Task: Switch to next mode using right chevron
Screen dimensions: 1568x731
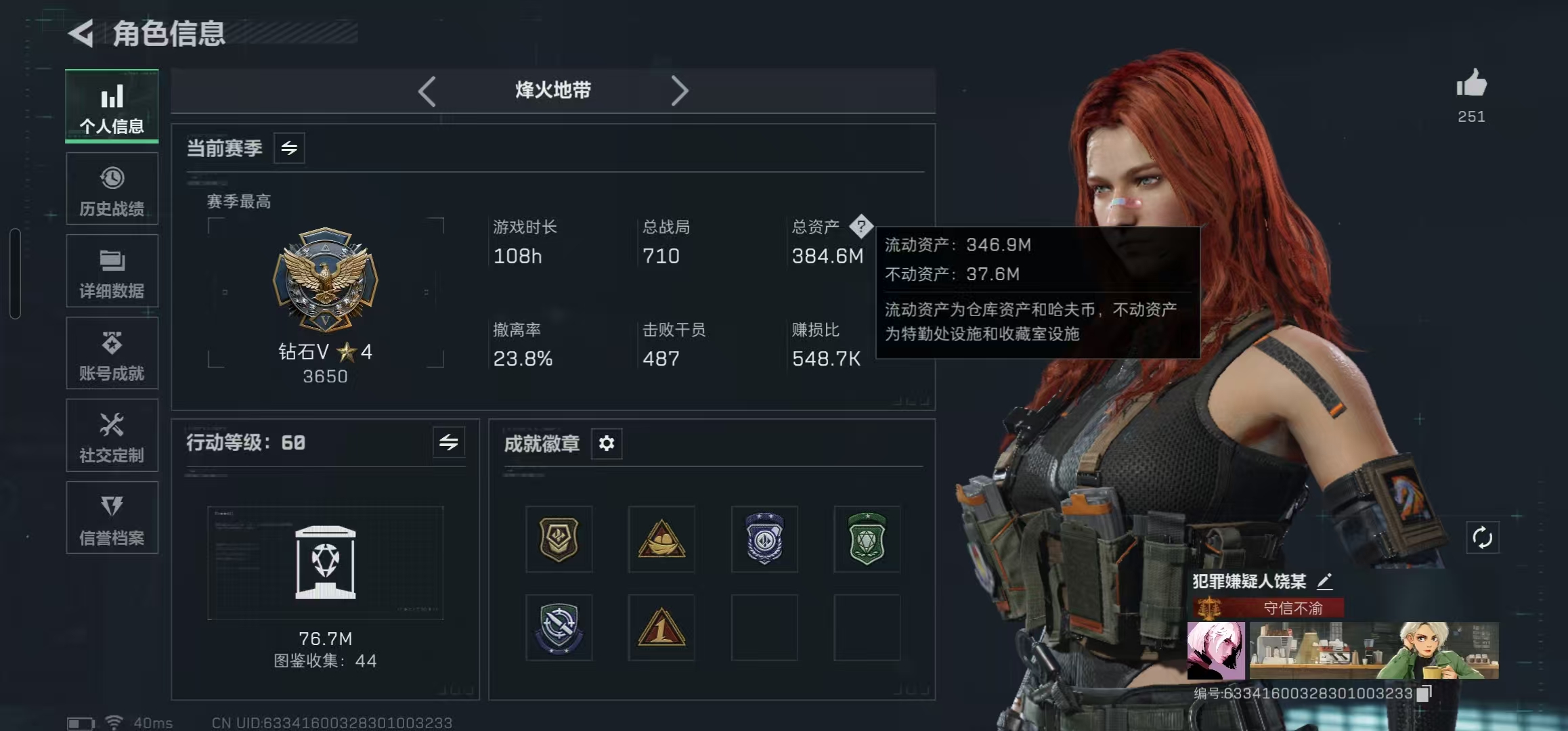Action: (681, 90)
